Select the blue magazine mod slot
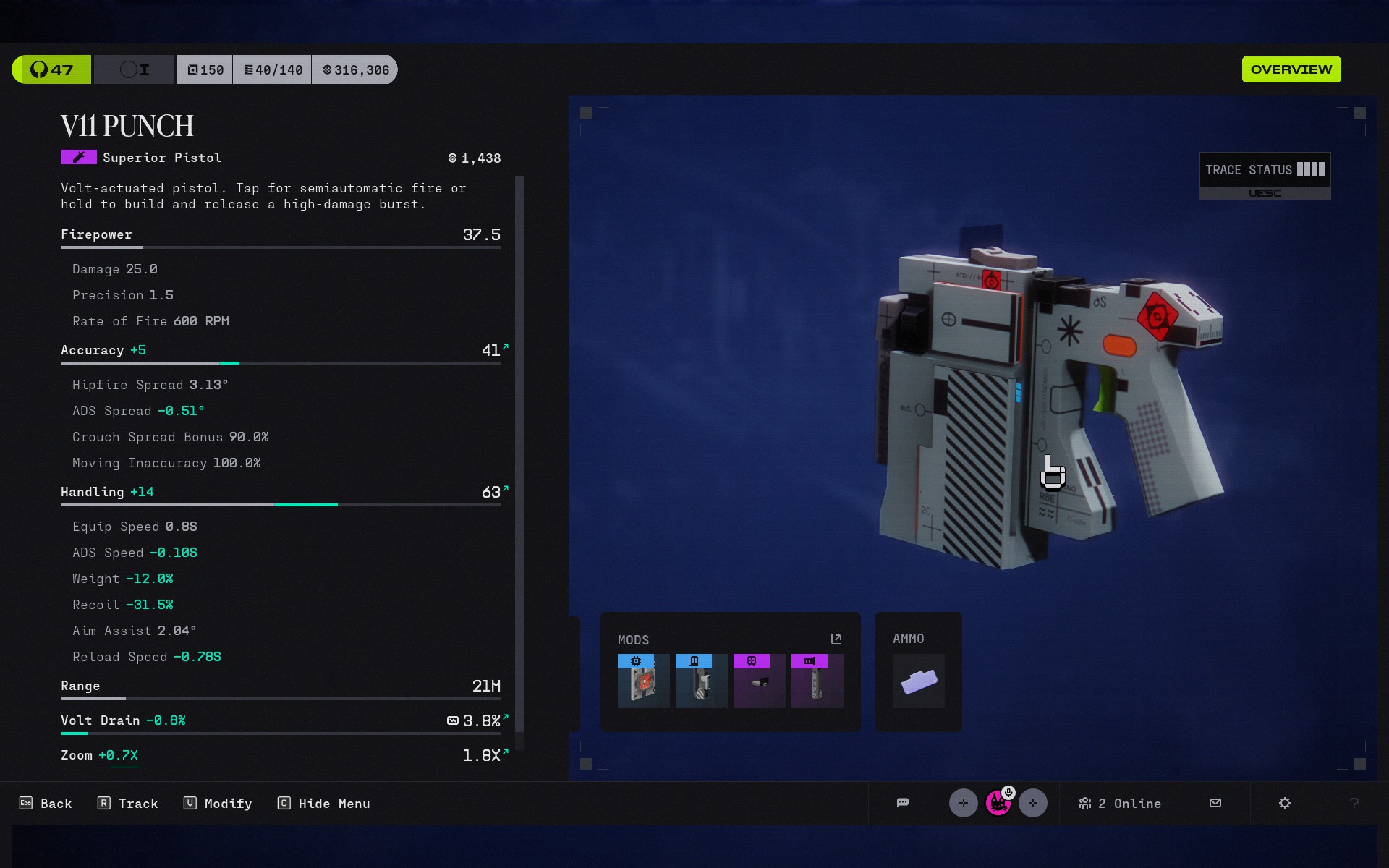Viewport: 1389px width, 868px height. pyautogui.click(x=701, y=681)
